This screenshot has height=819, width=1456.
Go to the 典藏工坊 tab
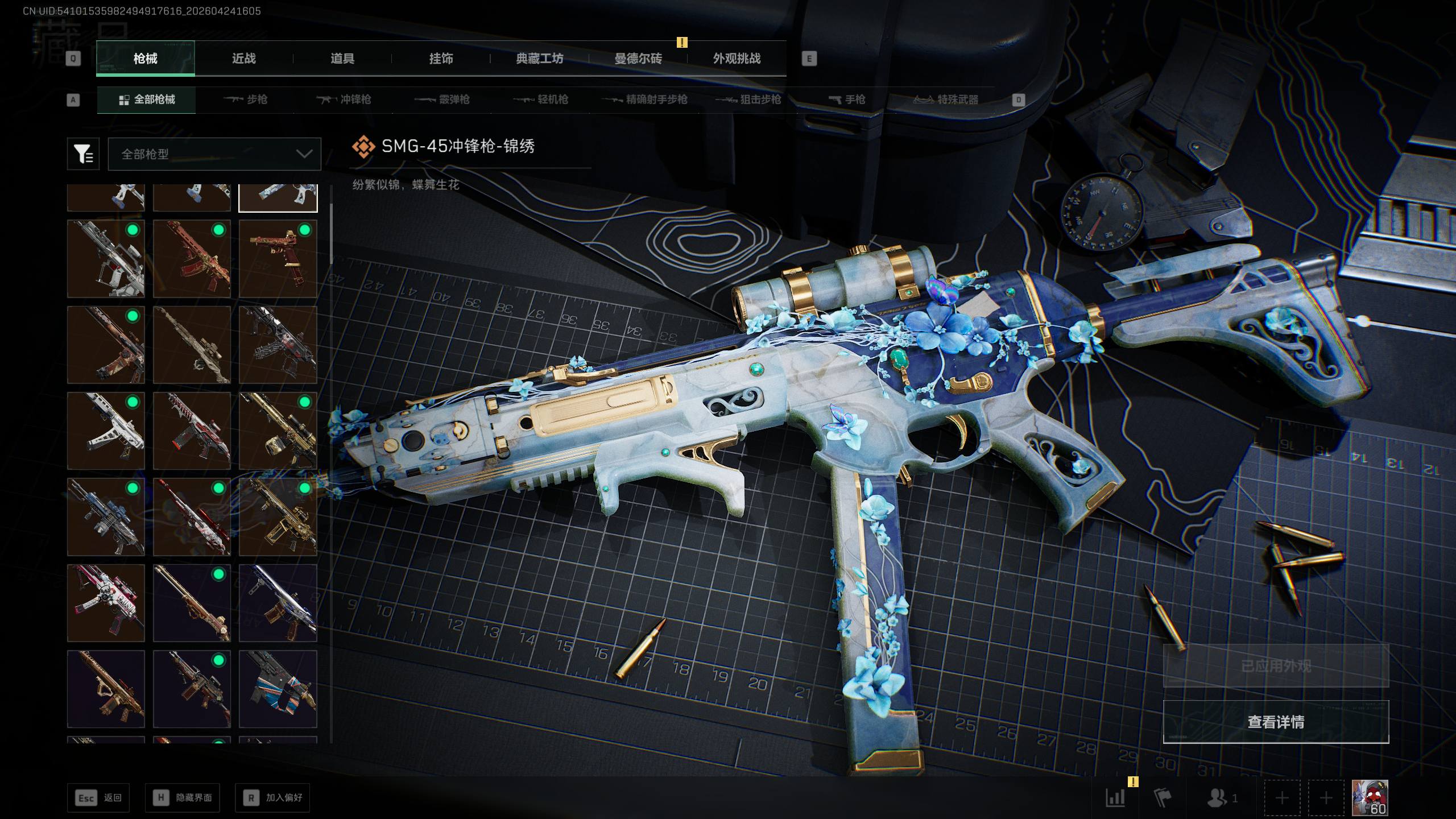(x=539, y=59)
